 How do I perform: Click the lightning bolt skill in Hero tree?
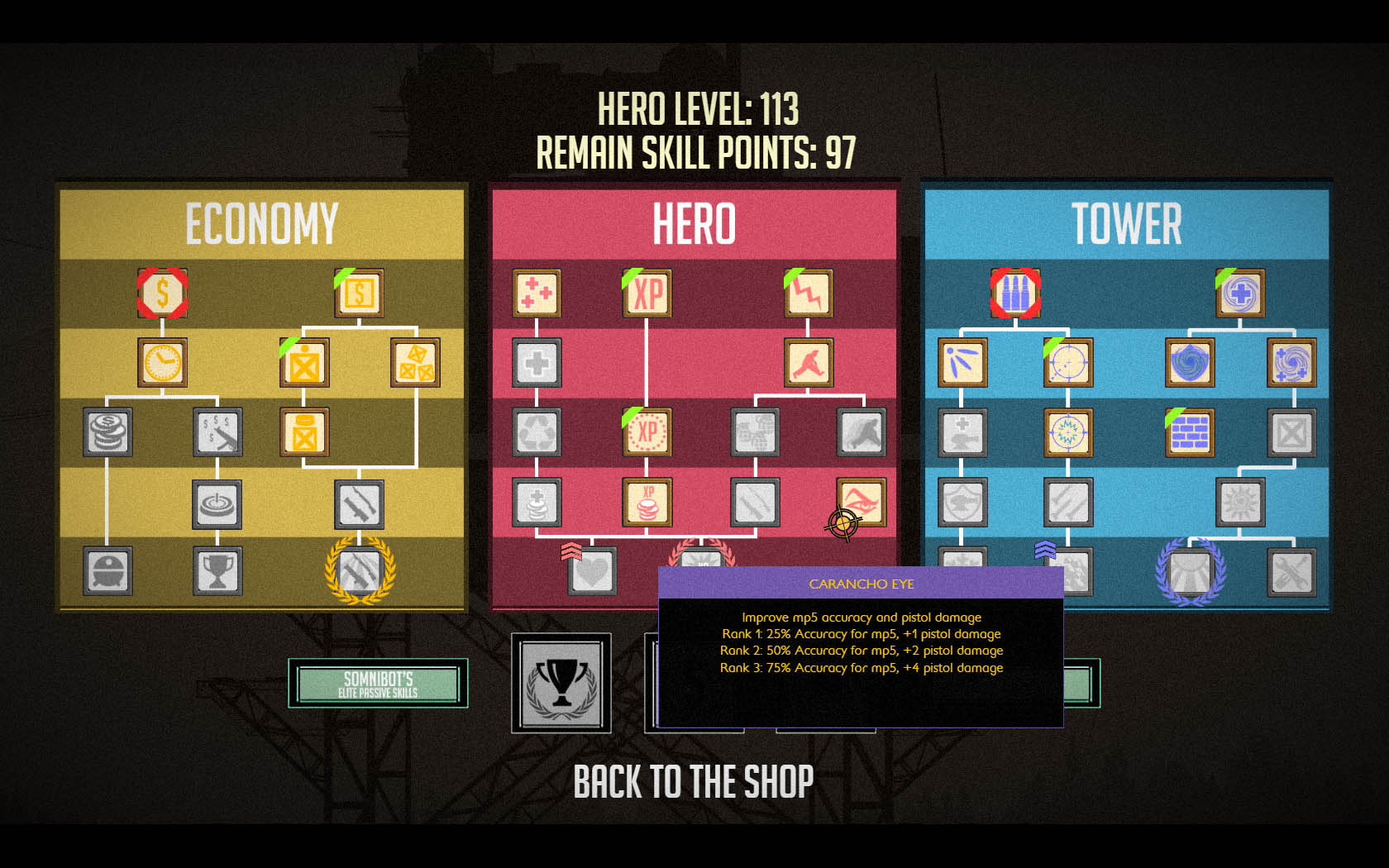(808, 293)
